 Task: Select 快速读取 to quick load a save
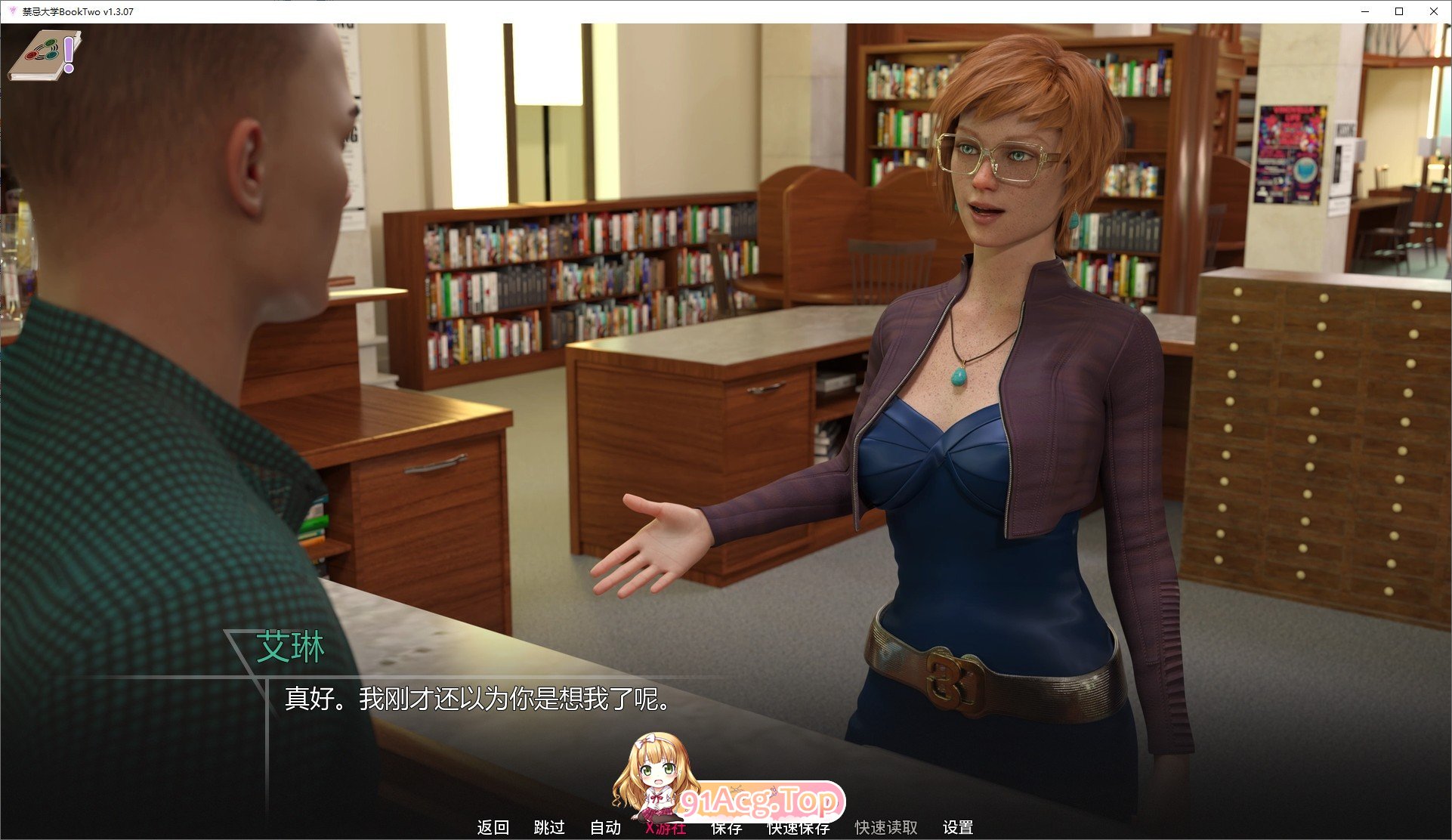click(x=885, y=827)
